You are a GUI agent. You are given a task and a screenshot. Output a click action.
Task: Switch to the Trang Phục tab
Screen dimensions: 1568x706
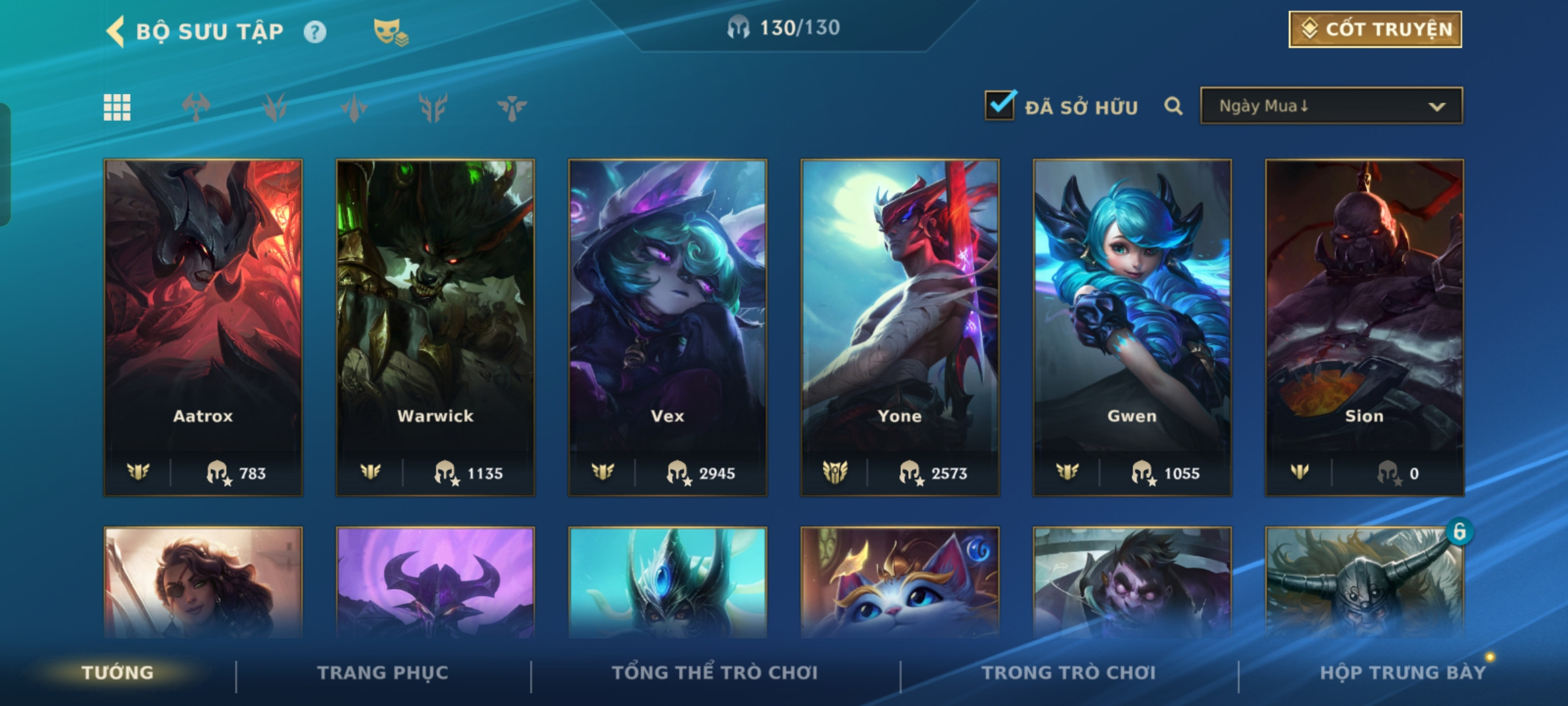pyautogui.click(x=383, y=673)
